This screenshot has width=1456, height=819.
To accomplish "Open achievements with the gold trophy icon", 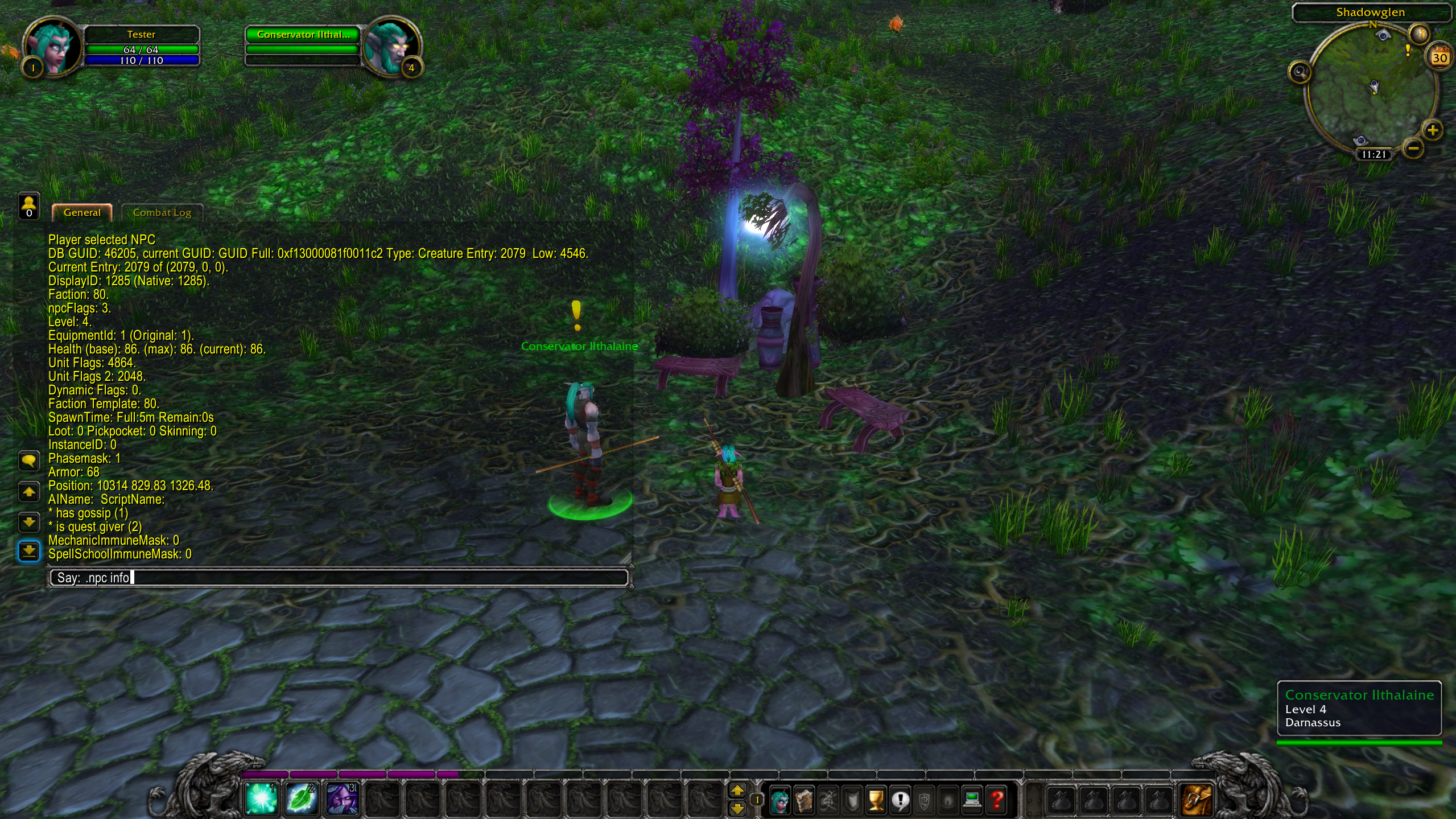I will click(876, 801).
